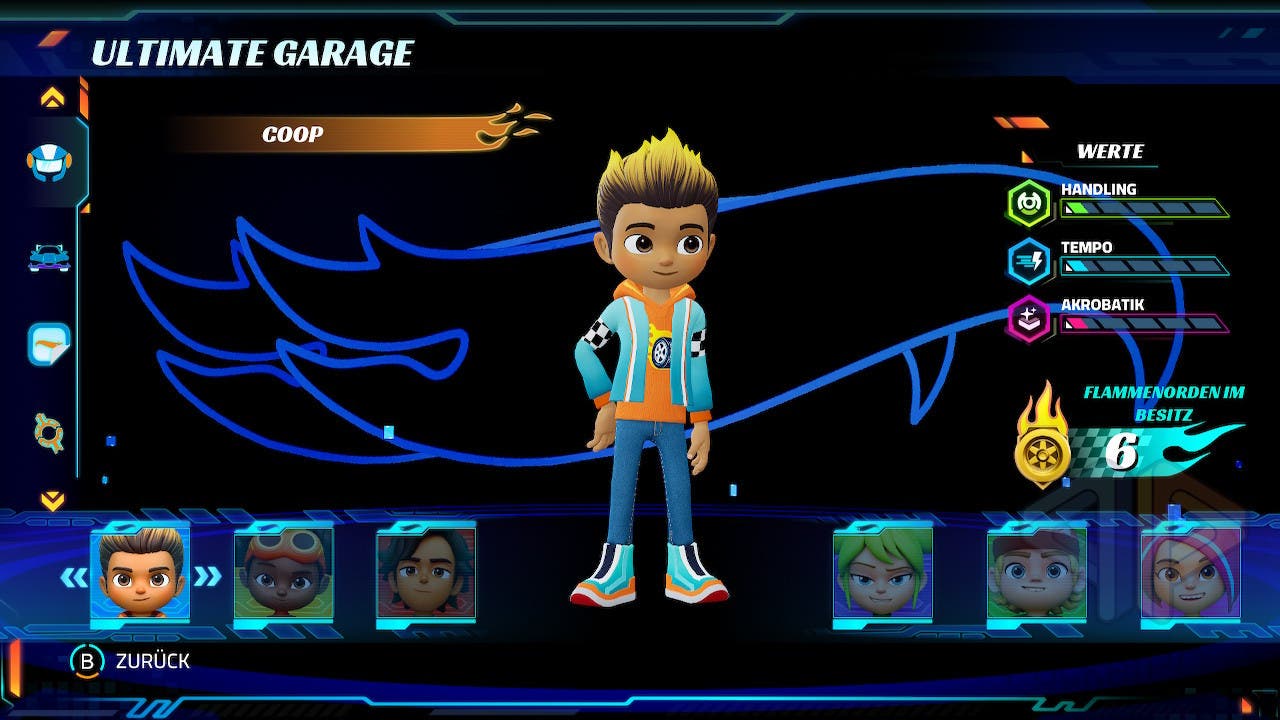1280x720 pixels.
Task: Click the left chevrons beside Coop's portrait
Action: (x=73, y=577)
